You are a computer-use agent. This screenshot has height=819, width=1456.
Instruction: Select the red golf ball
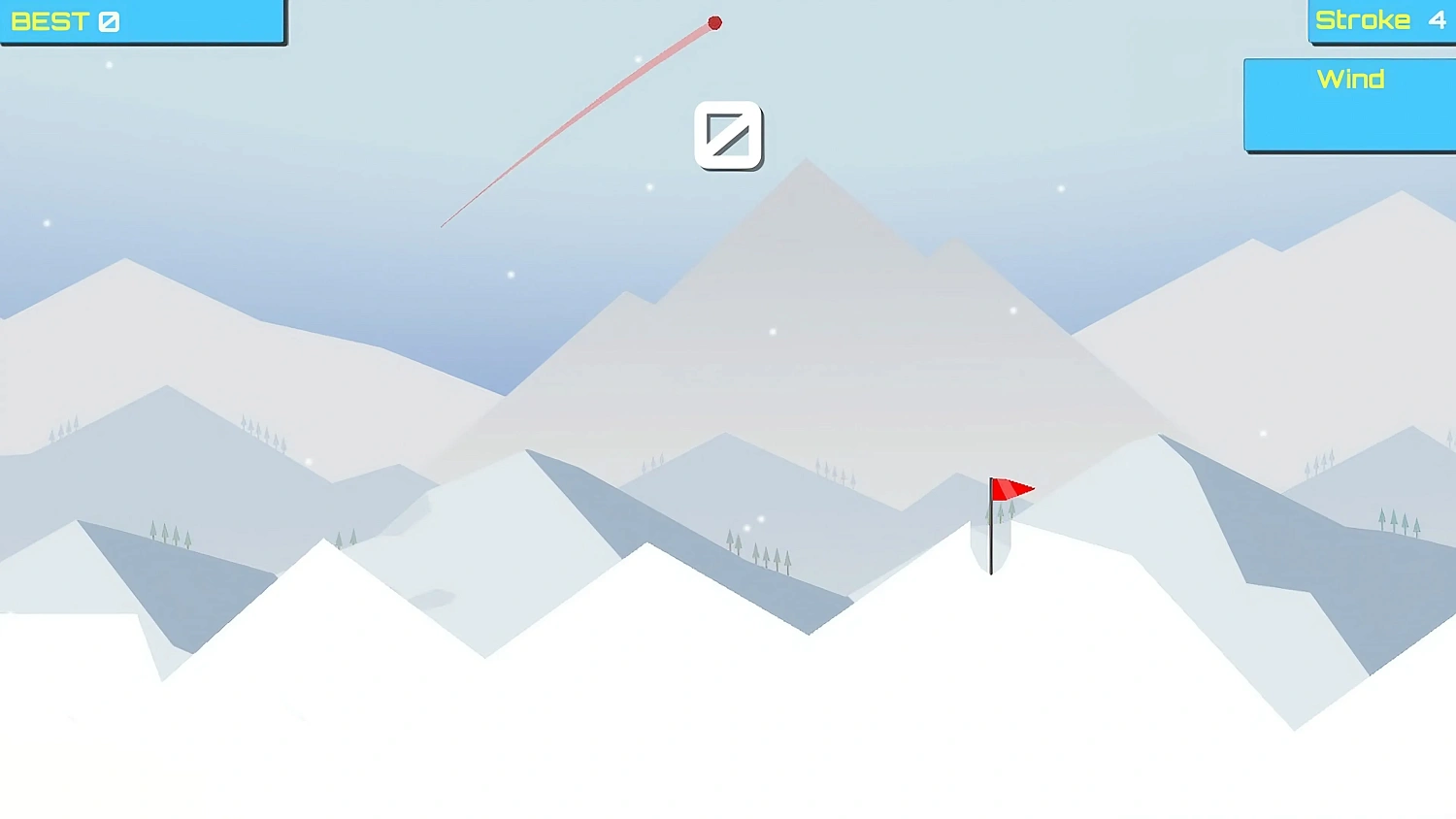[715, 22]
